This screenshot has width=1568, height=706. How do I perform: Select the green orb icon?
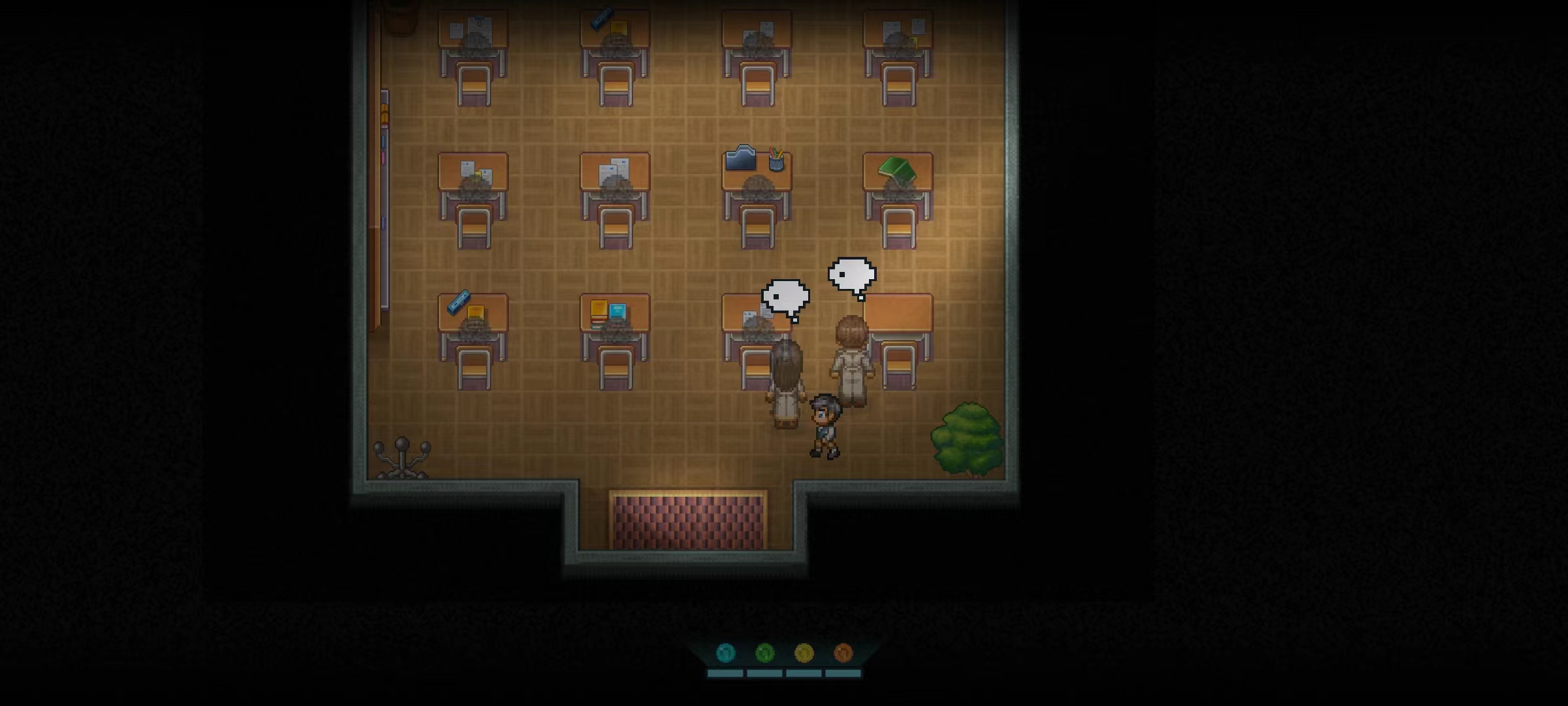pos(764,652)
